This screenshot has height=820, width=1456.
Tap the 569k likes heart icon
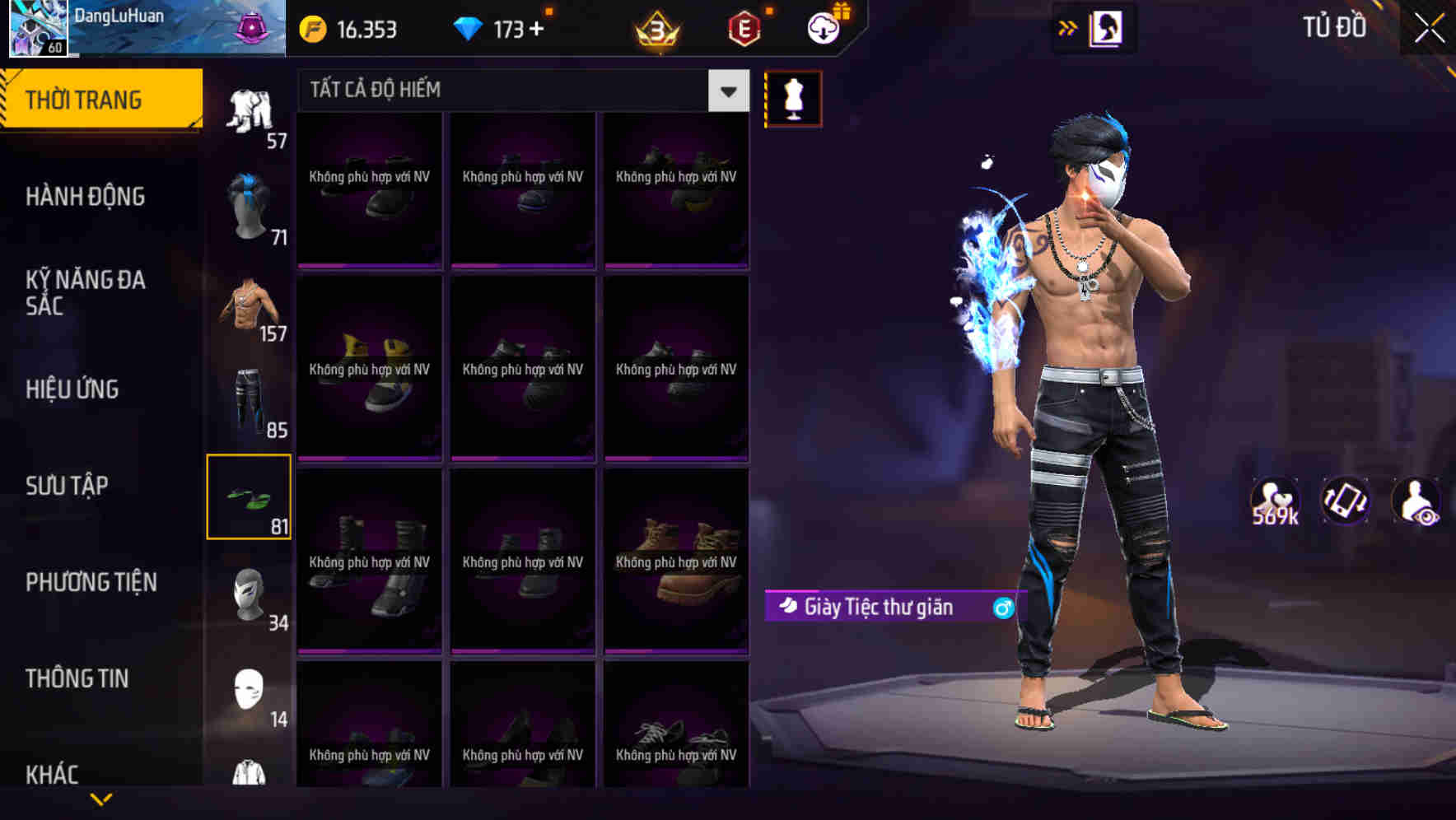(1275, 501)
